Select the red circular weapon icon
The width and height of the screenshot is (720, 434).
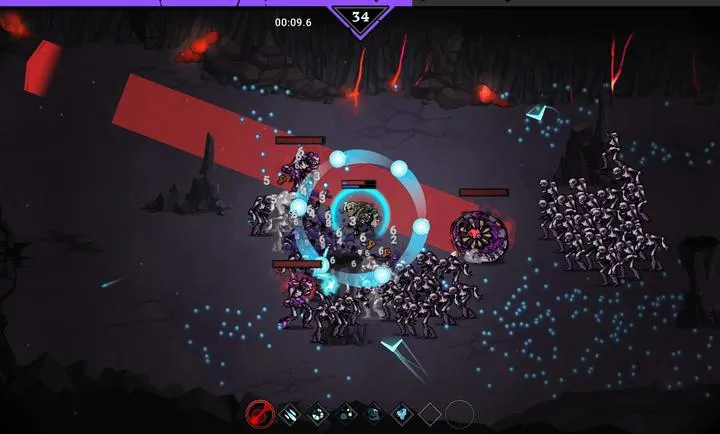pos(262,412)
